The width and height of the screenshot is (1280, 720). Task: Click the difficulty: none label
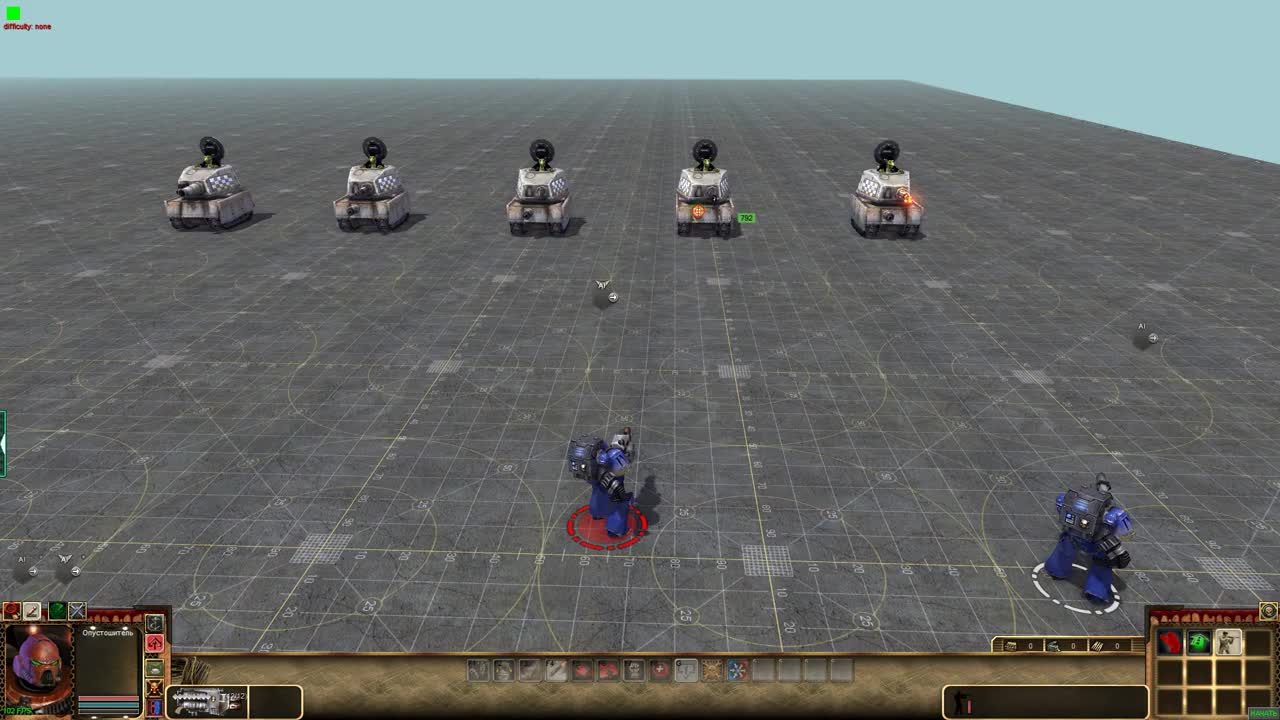click(25, 26)
